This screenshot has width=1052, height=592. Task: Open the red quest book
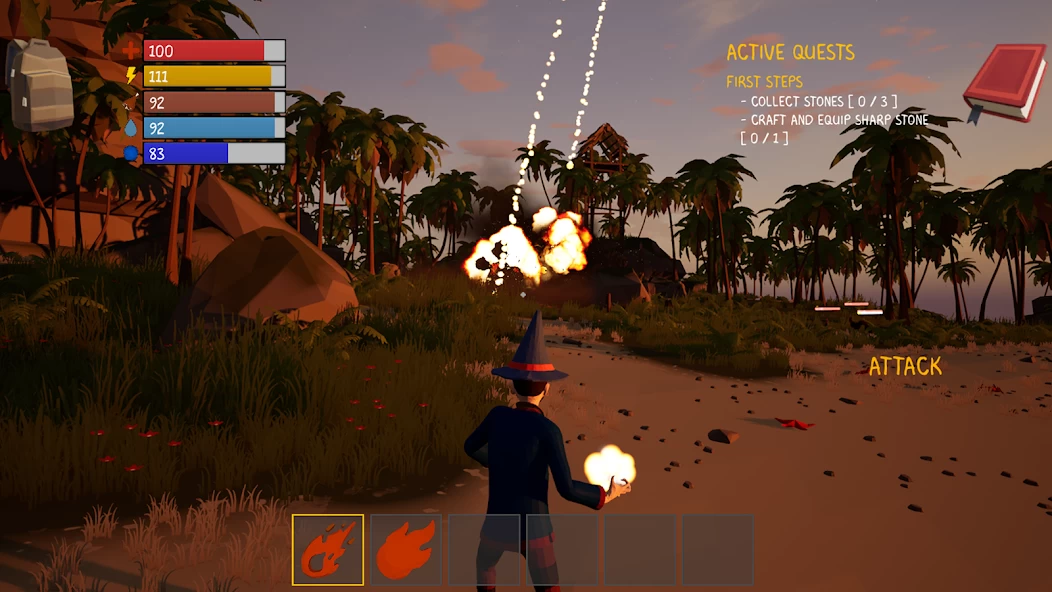1004,83
